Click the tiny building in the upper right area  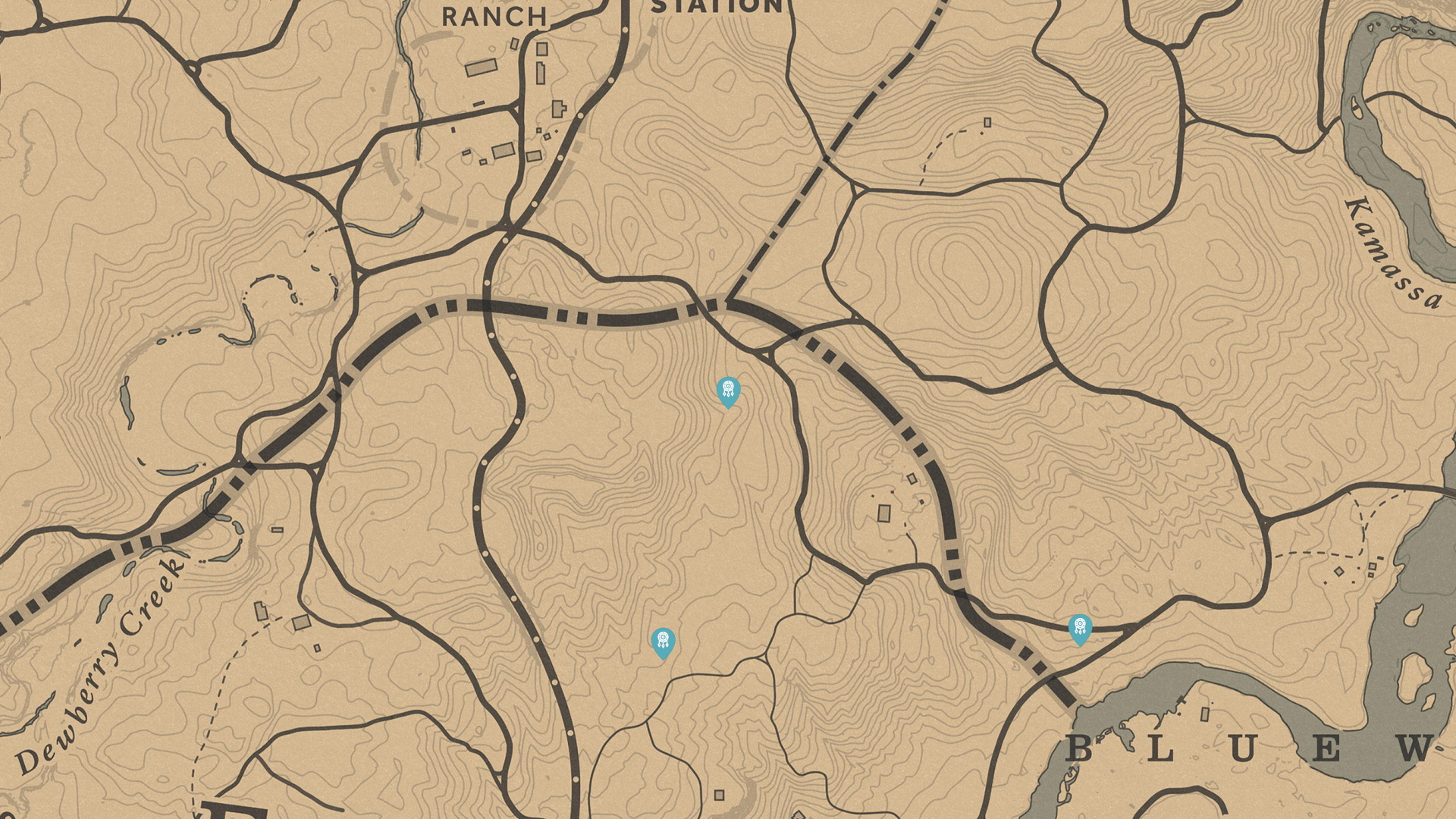[986, 121]
